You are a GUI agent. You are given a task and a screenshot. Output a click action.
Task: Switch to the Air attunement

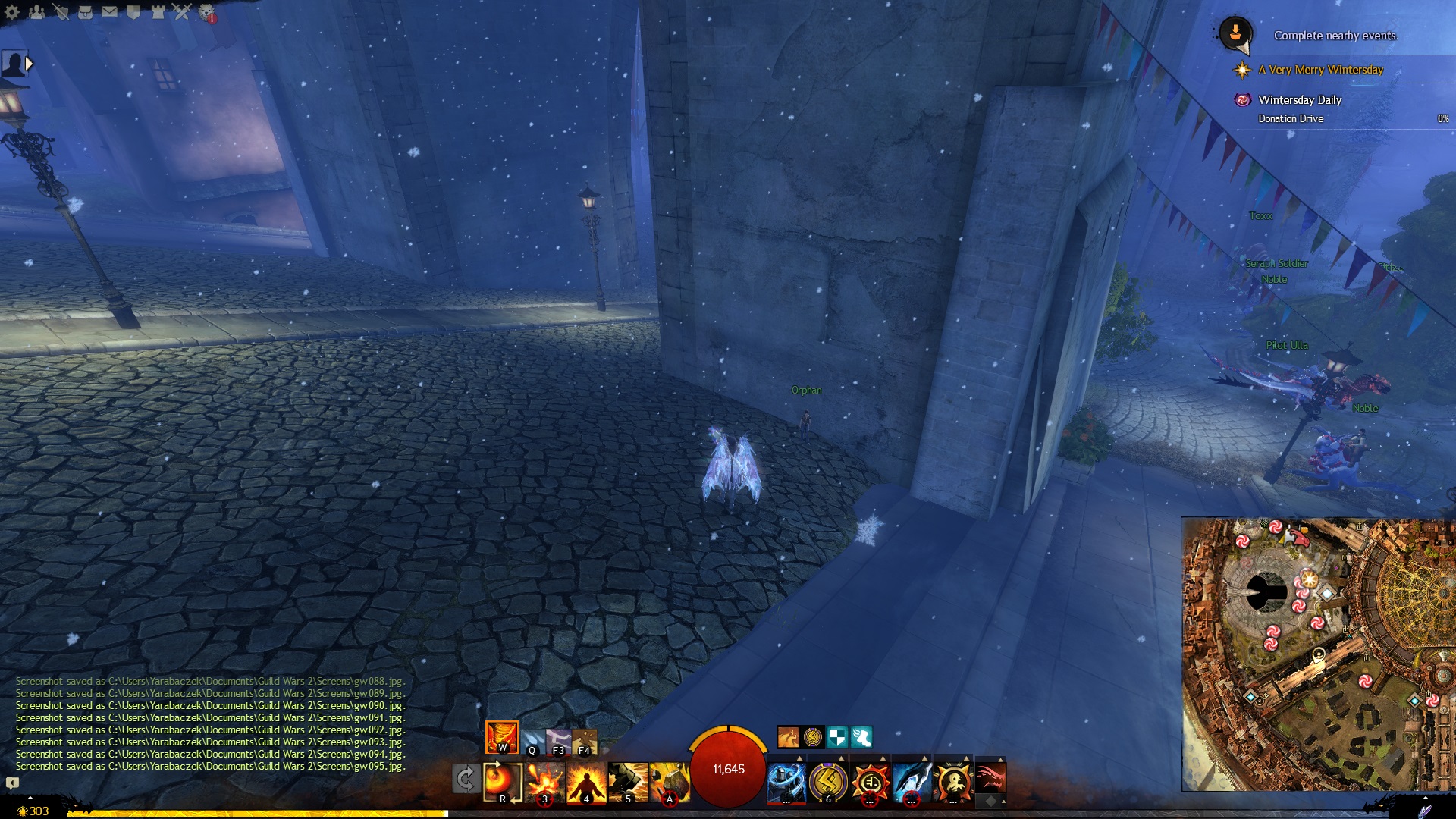point(558,740)
